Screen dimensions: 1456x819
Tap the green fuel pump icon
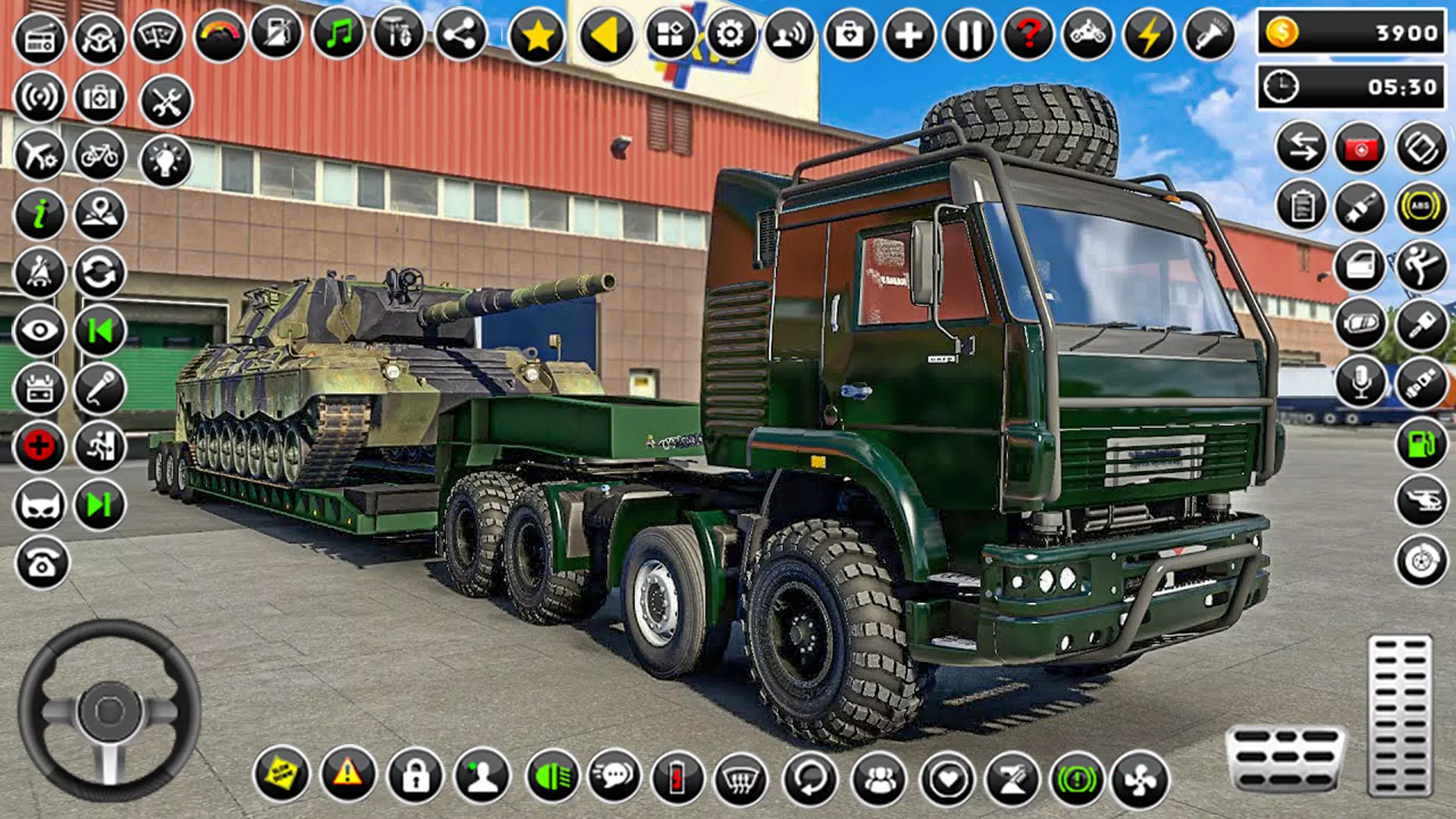coord(1420,444)
